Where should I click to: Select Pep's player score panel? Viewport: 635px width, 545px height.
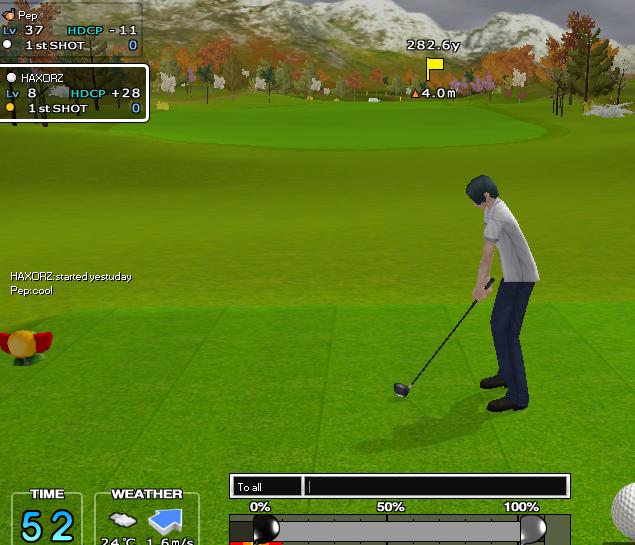(70, 30)
